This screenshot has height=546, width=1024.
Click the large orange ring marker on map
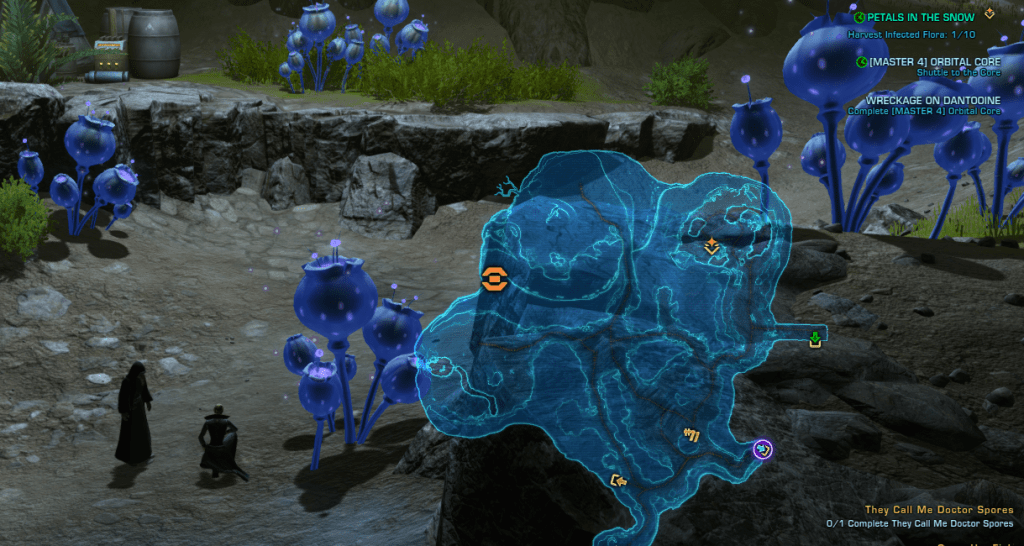pyautogui.click(x=493, y=279)
